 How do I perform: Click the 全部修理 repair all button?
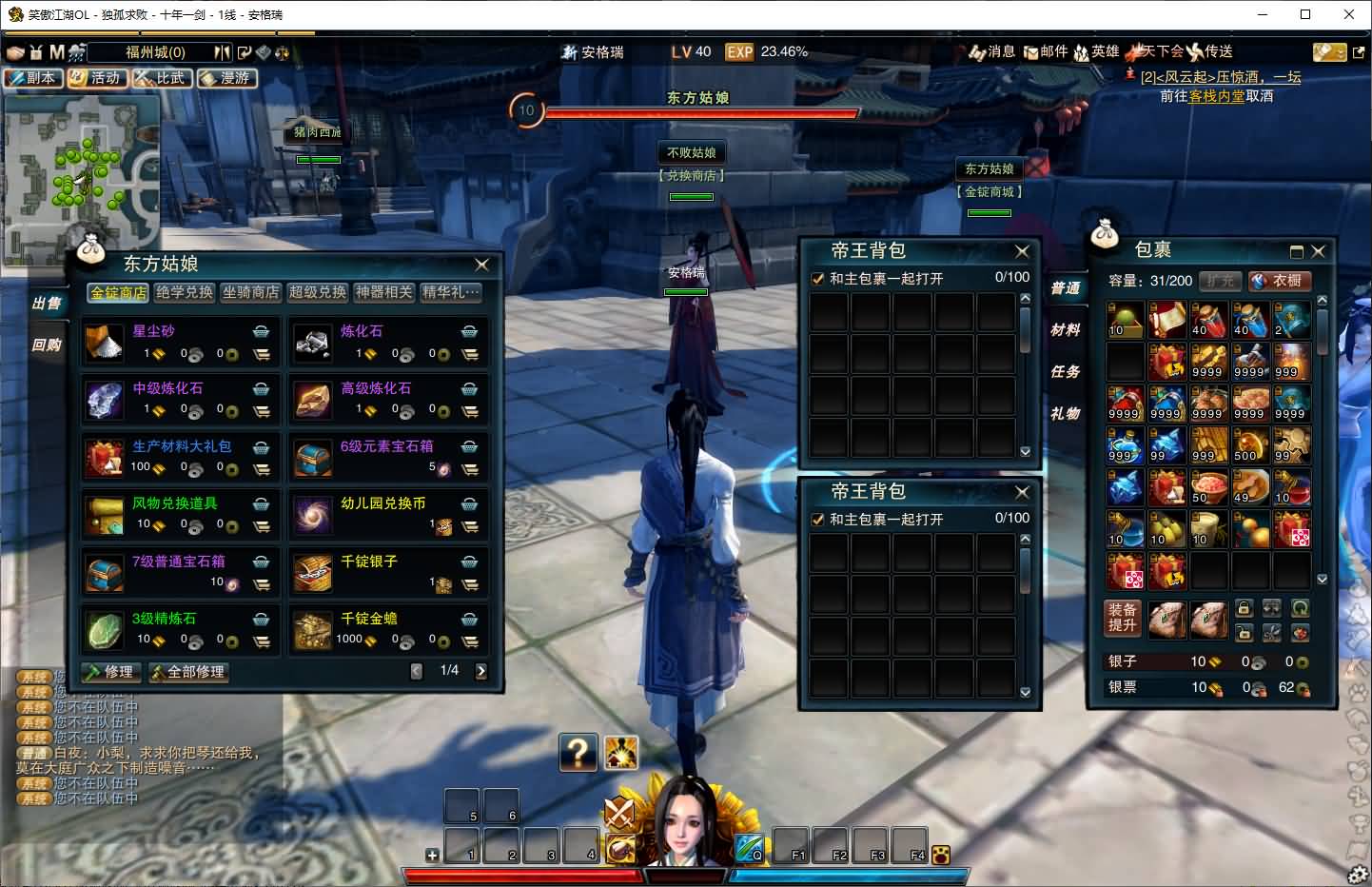coord(188,672)
